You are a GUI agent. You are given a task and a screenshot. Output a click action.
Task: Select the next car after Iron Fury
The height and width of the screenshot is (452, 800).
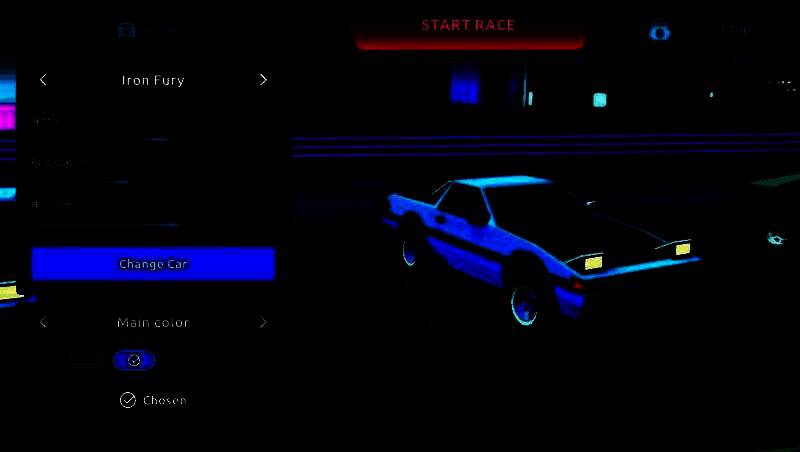click(263, 80)
